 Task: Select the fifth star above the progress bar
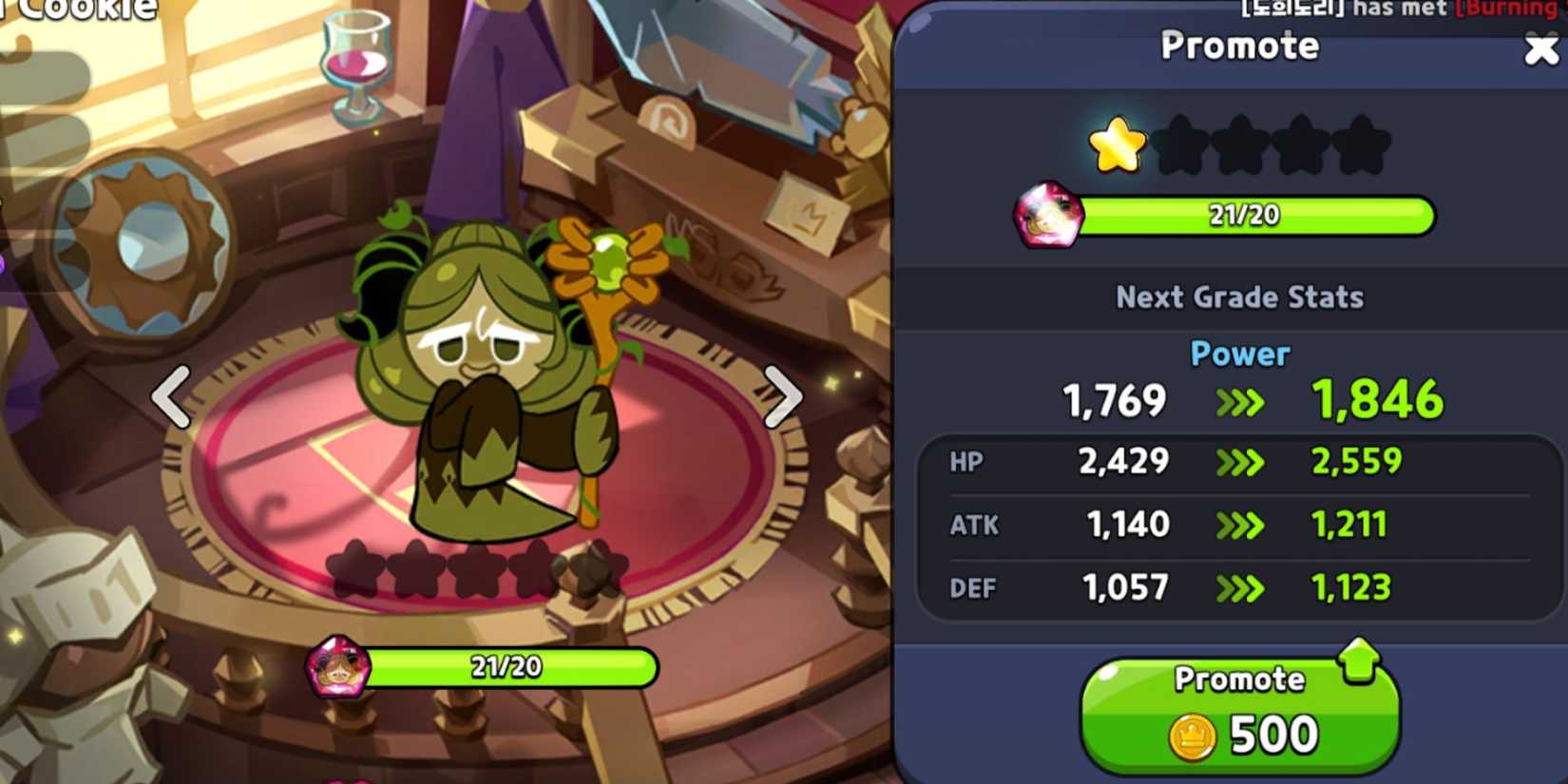1359,144
